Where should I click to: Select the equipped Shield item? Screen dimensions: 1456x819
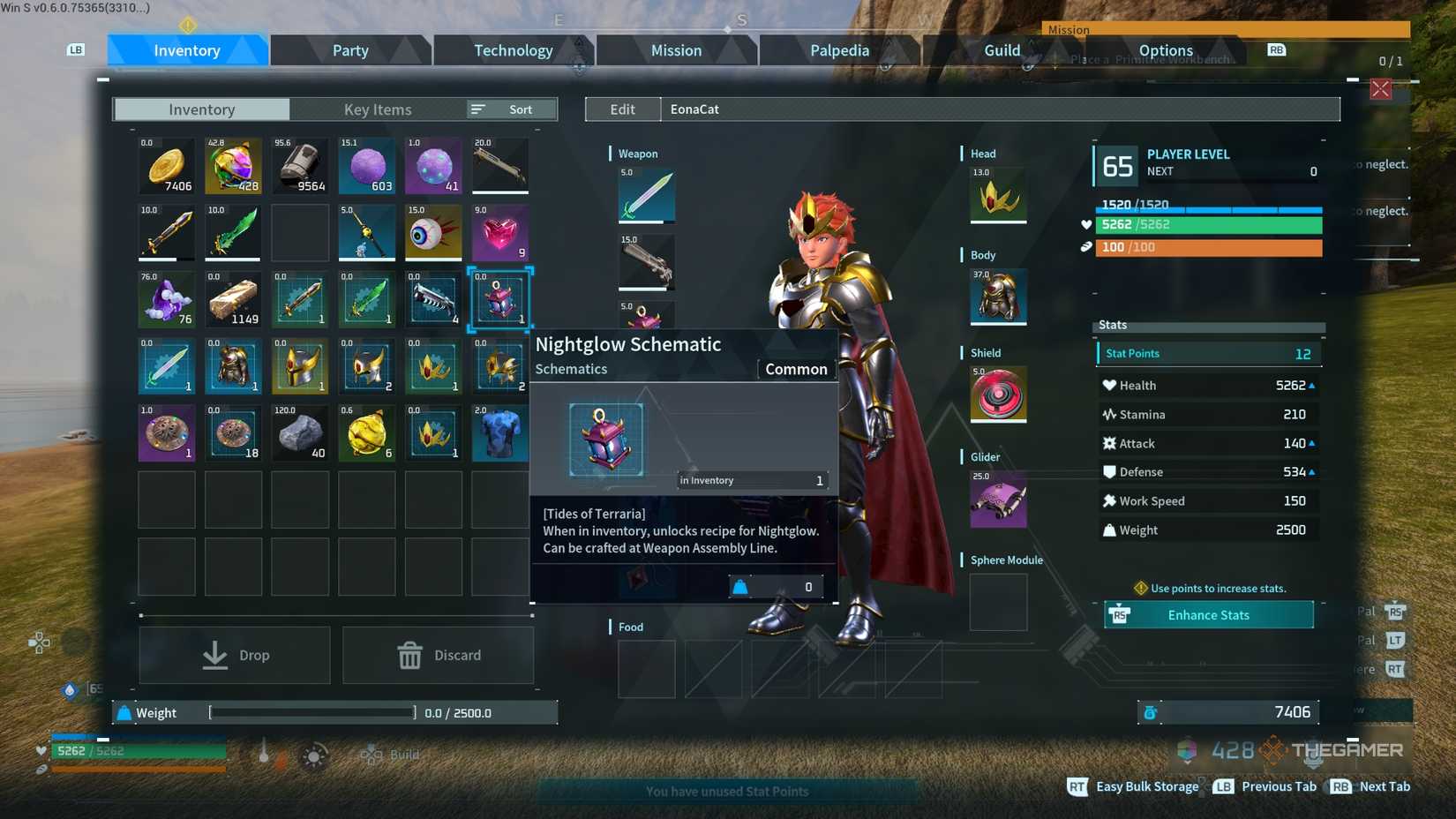(x=997, y=394)
